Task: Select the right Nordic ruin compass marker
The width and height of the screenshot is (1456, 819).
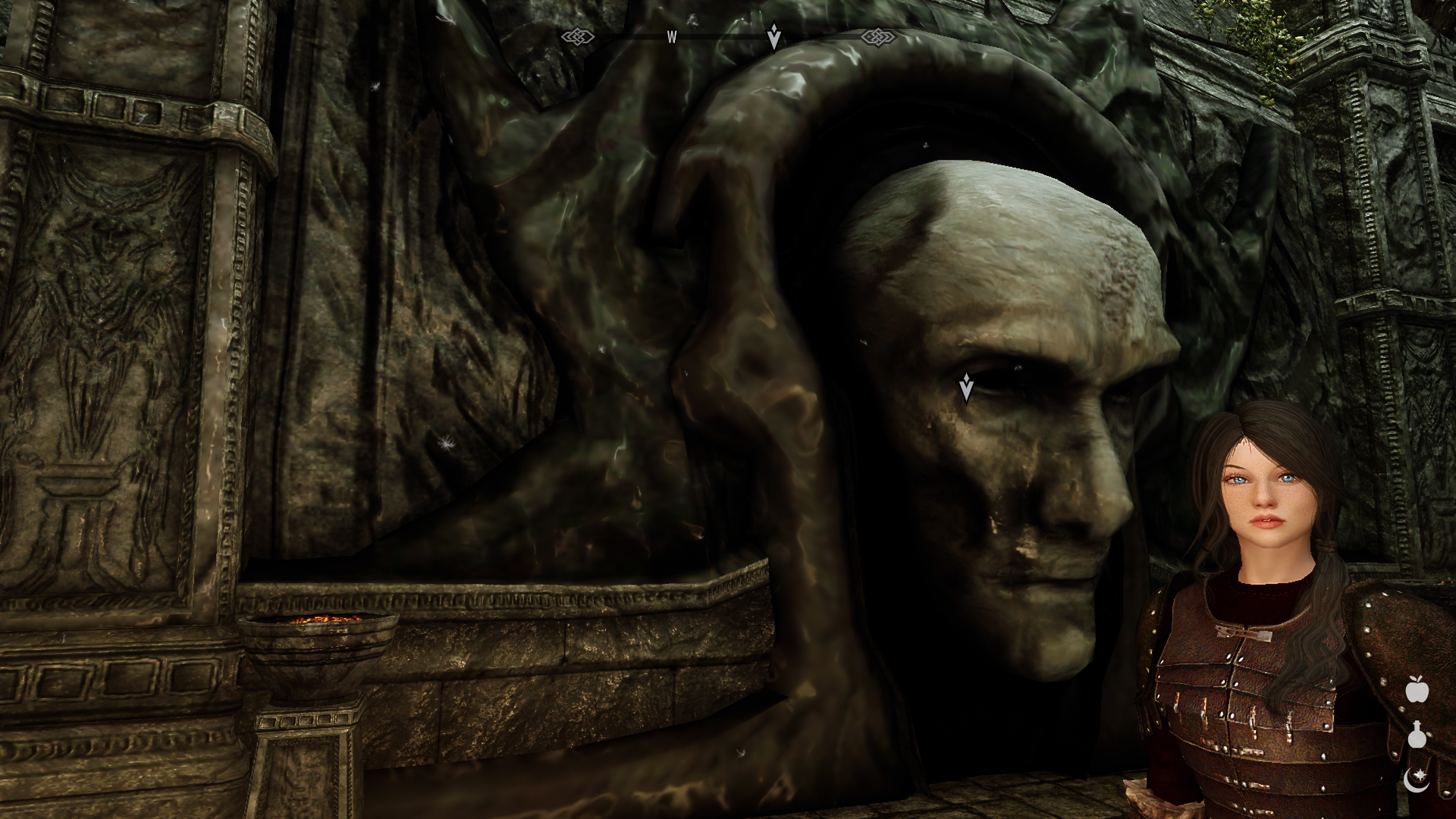Action: [x=877, y=35]
